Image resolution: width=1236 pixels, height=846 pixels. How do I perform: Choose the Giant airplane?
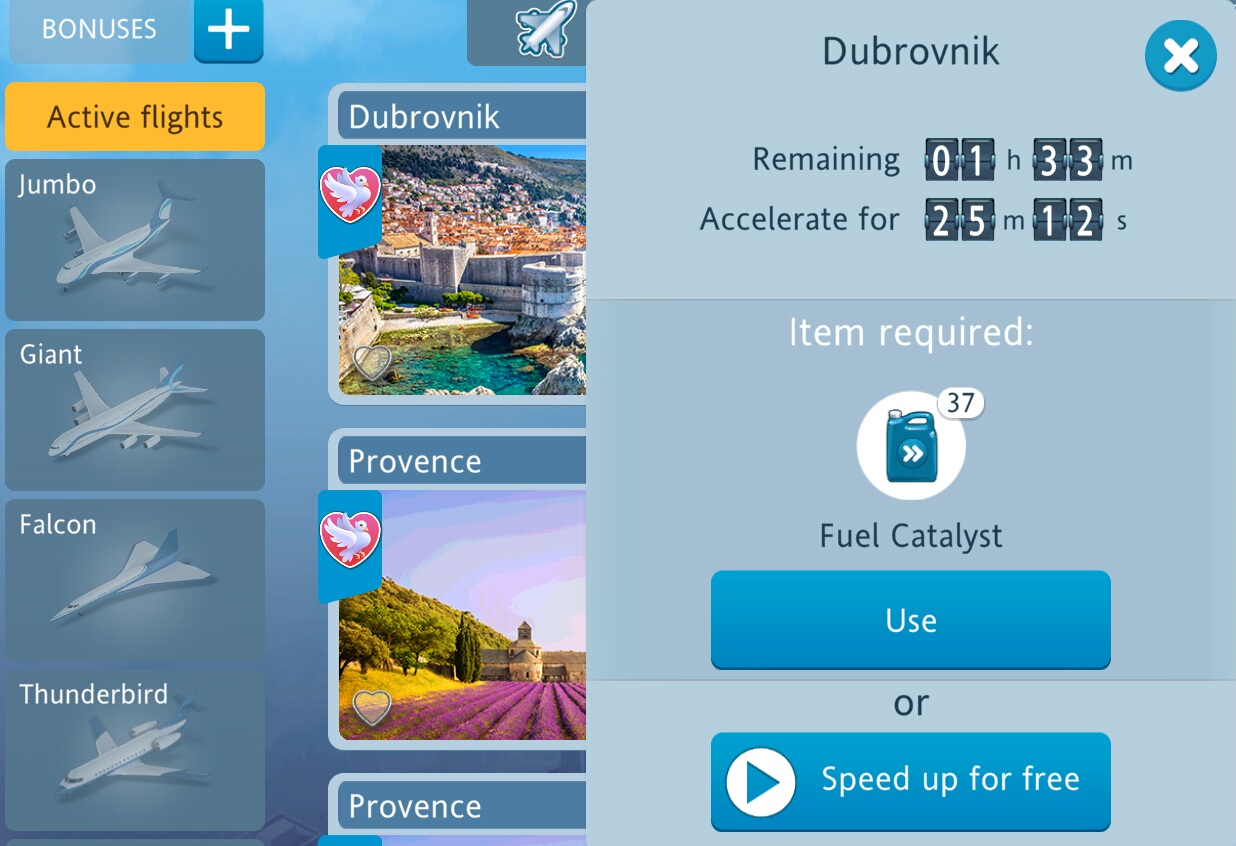tap(135, 410)
